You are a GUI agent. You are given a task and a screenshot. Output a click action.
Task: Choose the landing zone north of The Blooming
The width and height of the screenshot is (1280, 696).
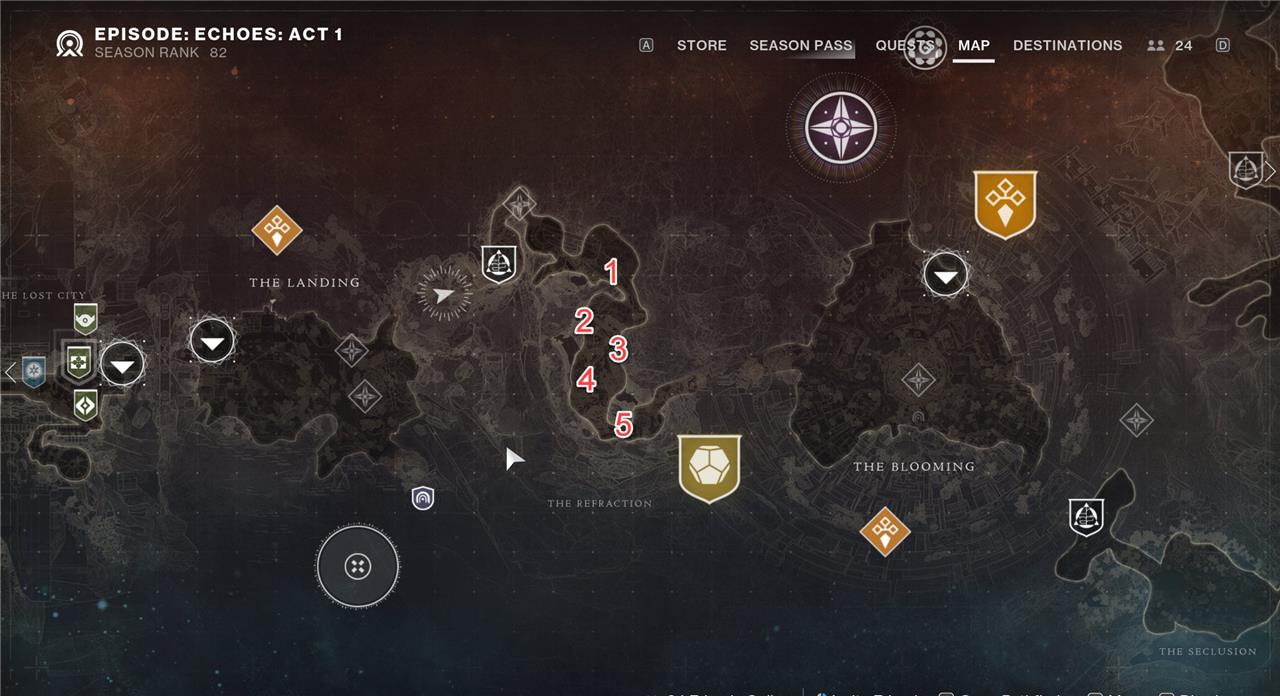pyautogui.click(x=945, y=274)
